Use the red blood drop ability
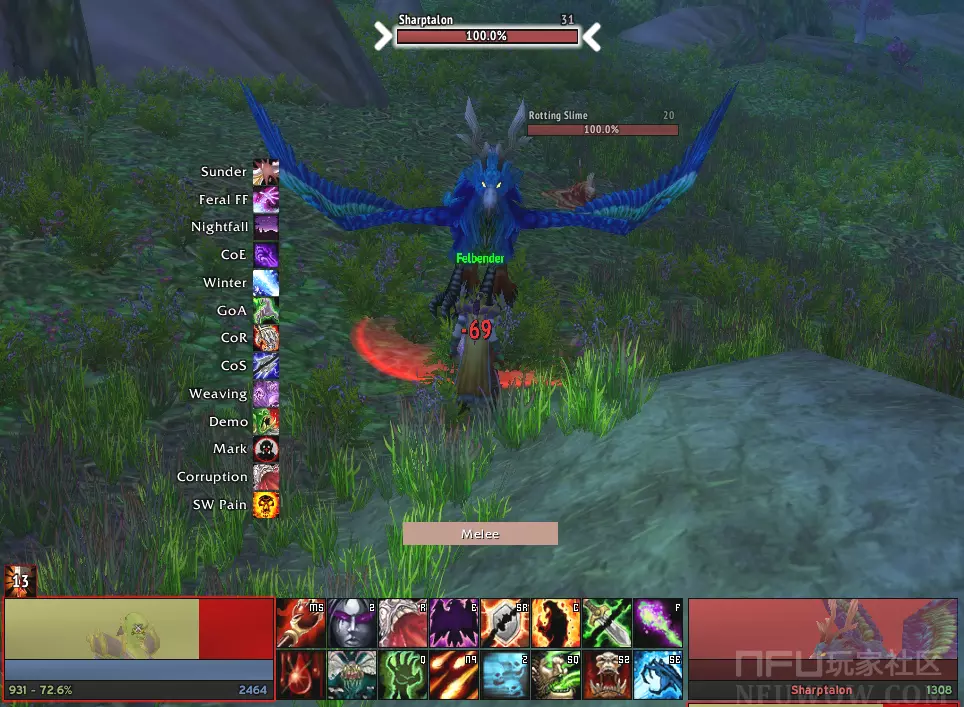This screenshot has width=964, height=707. 300,675
